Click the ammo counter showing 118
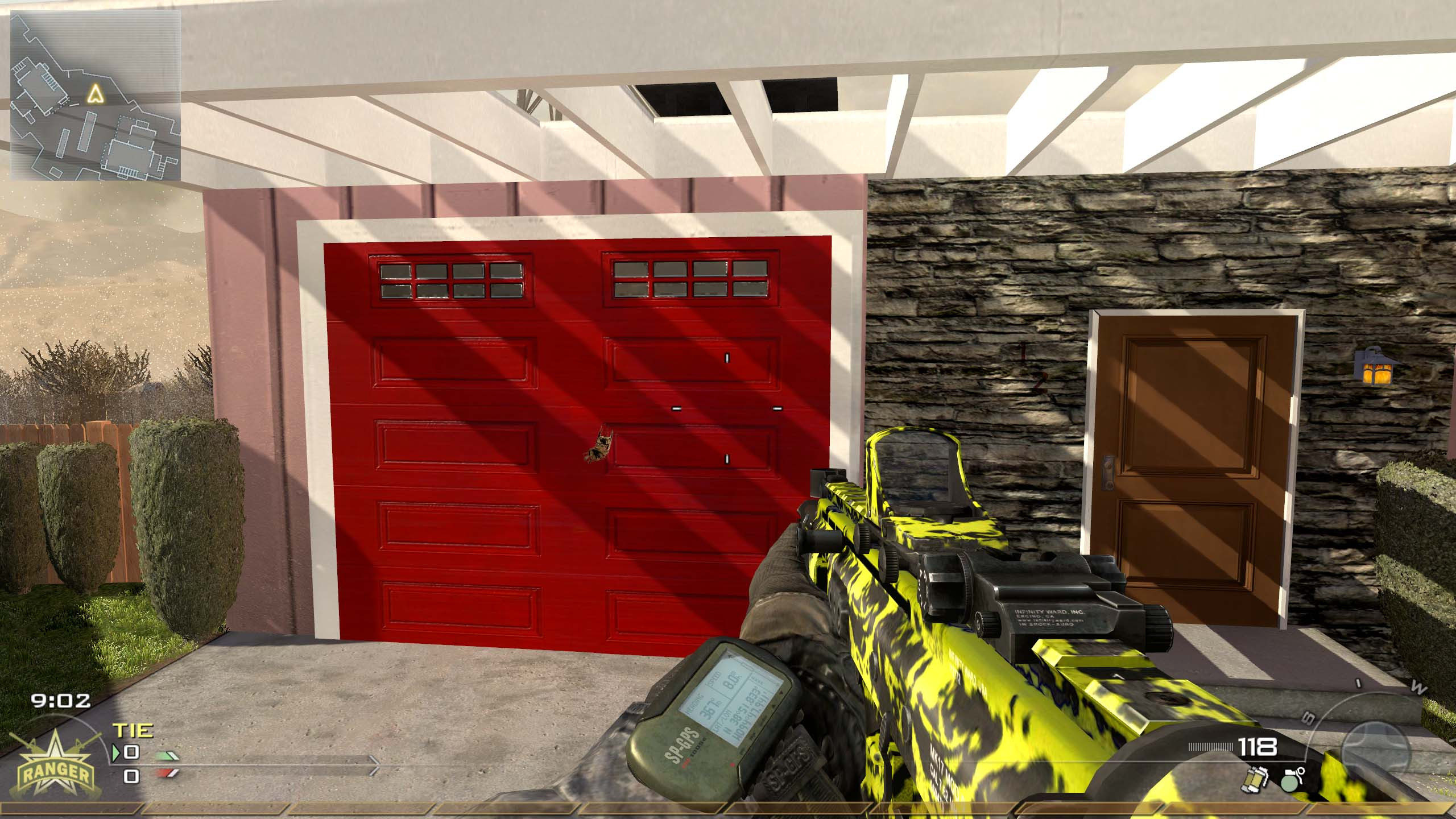Screen dimensions: 1456x819 coord(1257,748)
